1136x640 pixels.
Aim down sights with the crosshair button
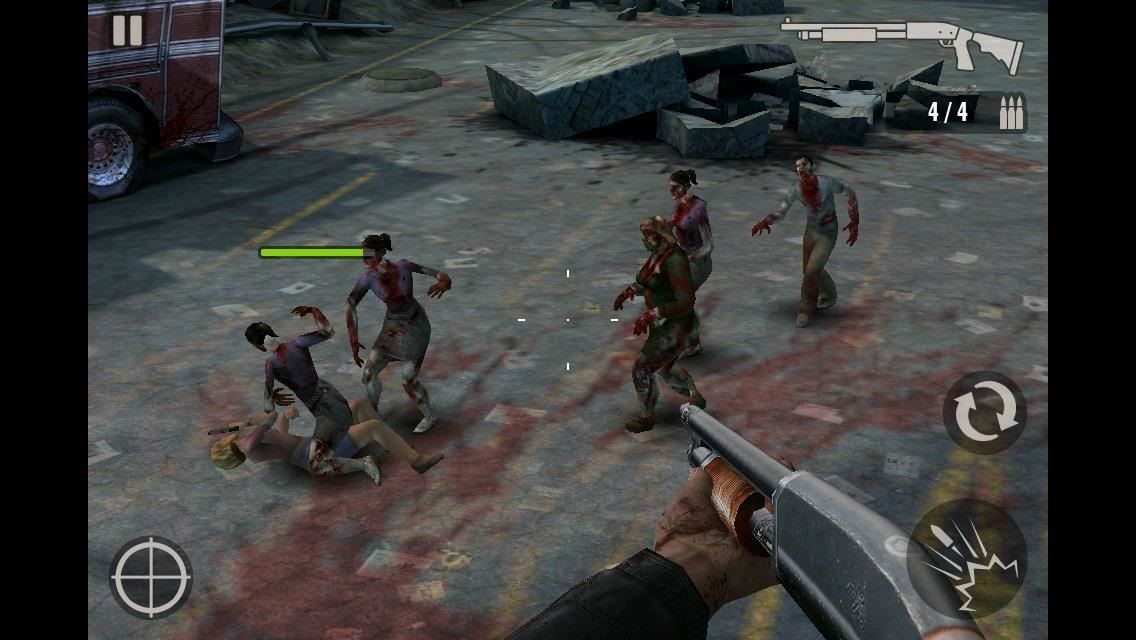[151, 577]
